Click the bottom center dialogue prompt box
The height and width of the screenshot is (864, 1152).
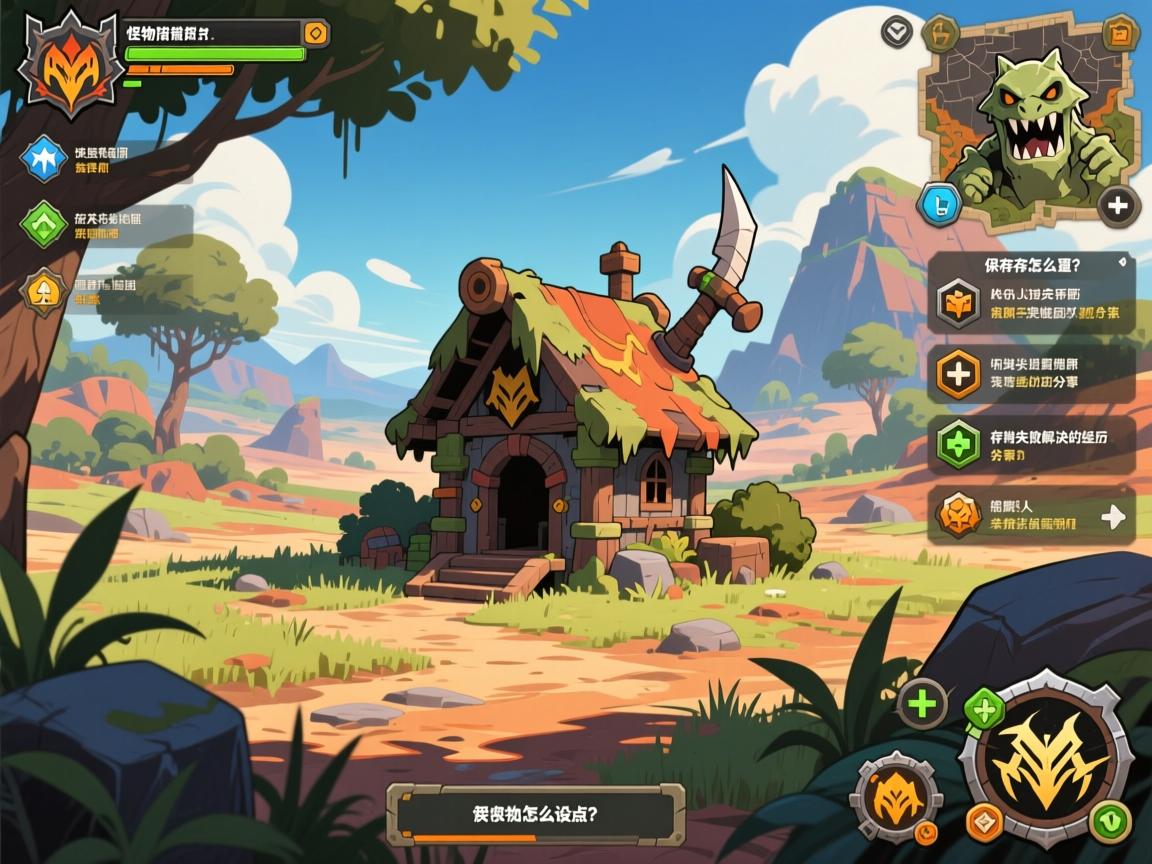point(536,814)
